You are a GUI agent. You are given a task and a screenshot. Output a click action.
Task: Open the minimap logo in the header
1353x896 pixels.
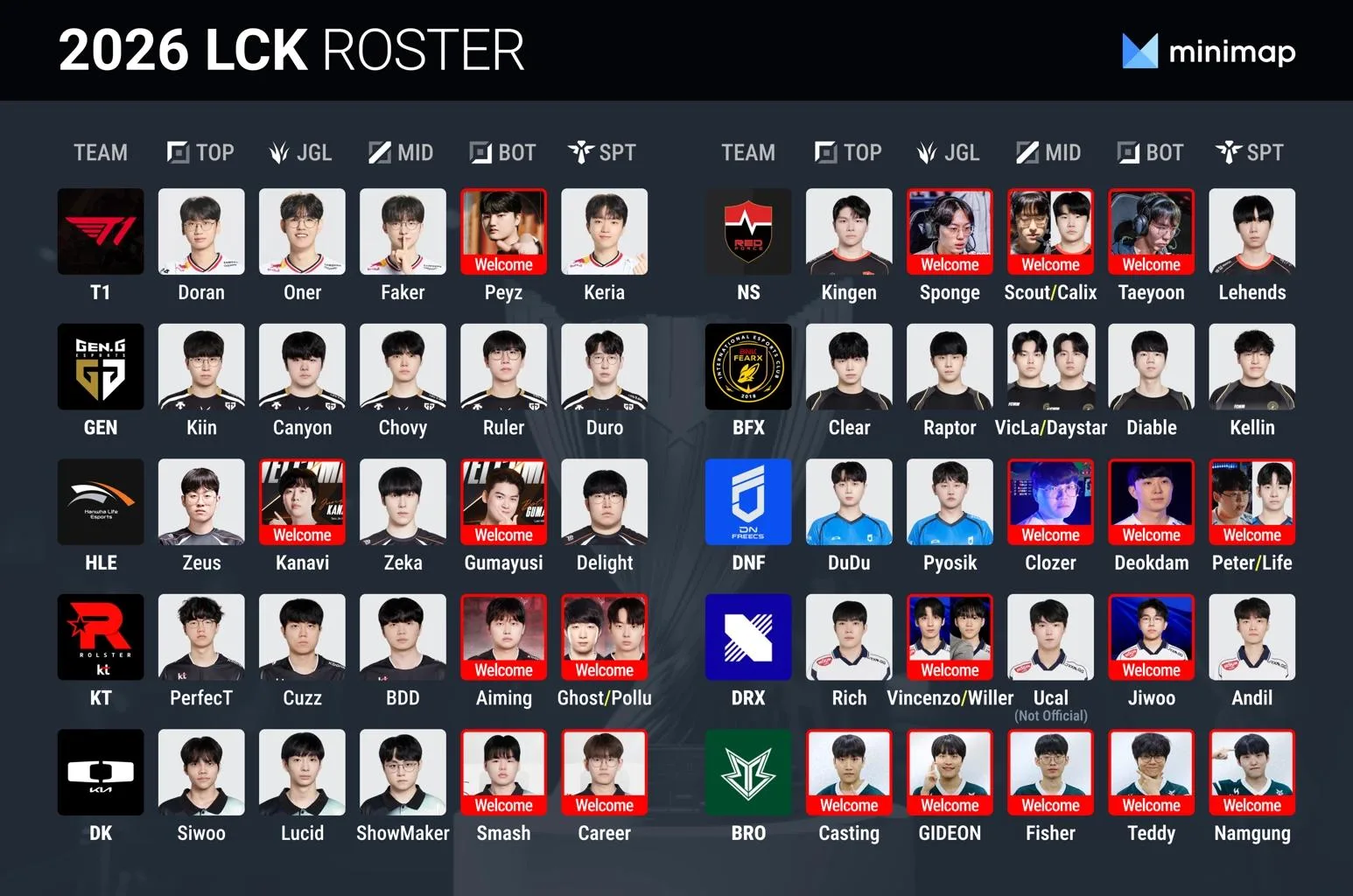pos(1209,52)
